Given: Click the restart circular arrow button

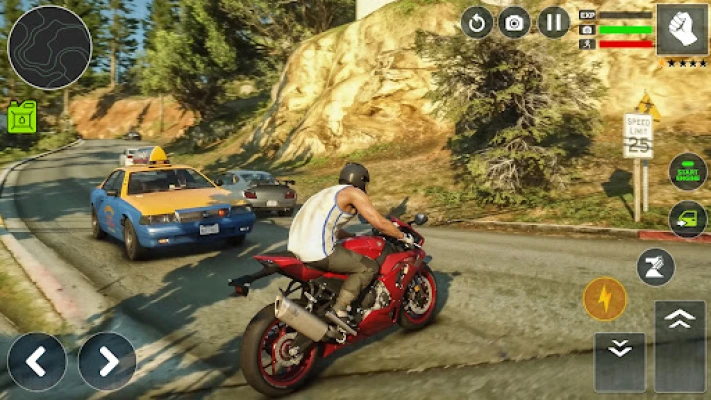Looking at the screenshot, I should pyautogui.click(x=476, y=22).
